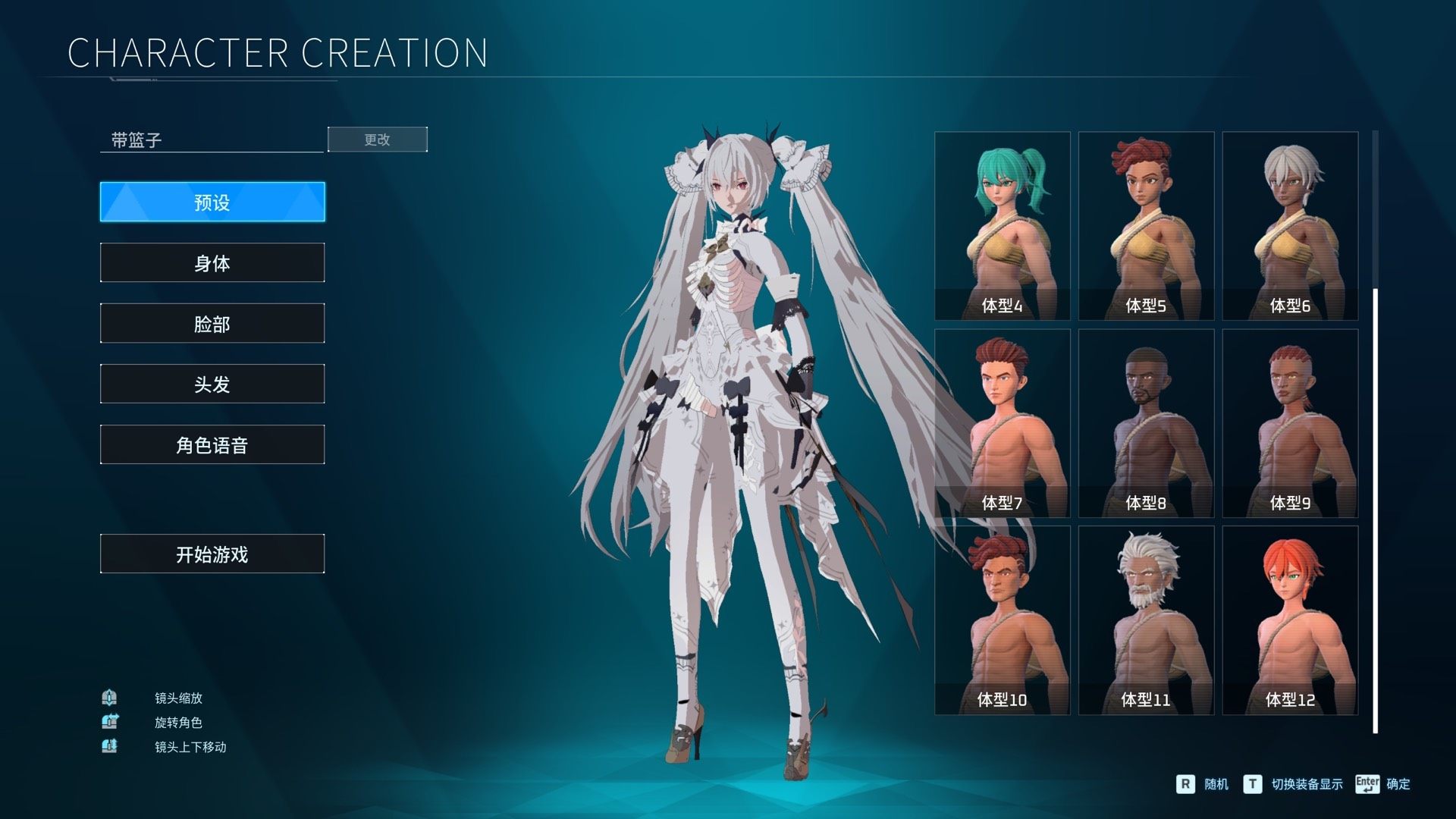This screenshot has width=1456, height=819.
Task: Choose the 角色语音 character voice section
Action: (212, 445)
